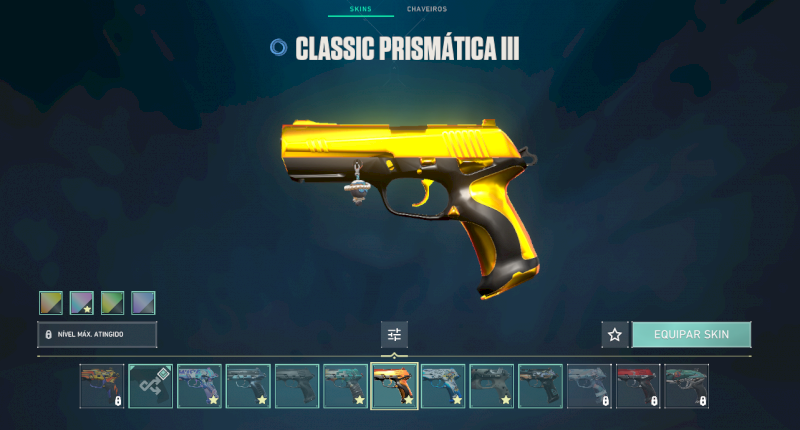This screenshot has width=800, height=430.
Task: Select the shuffle random skin tile
Action: click(150, 386)
